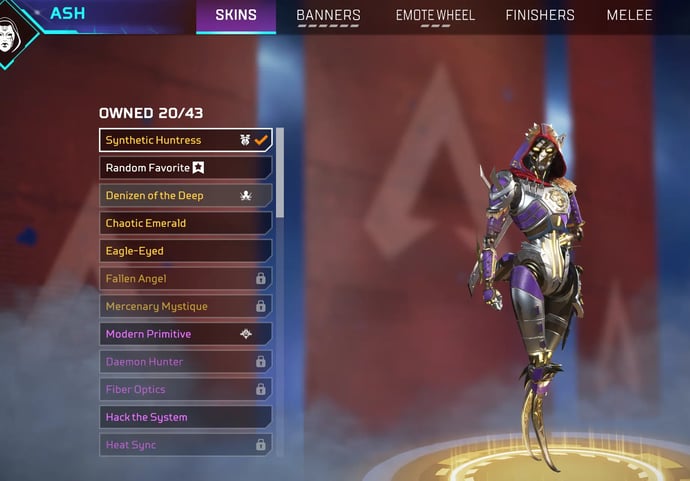Pick the Denizen of the Deep skin
The image size is (690, 481).
pos(185,196)
